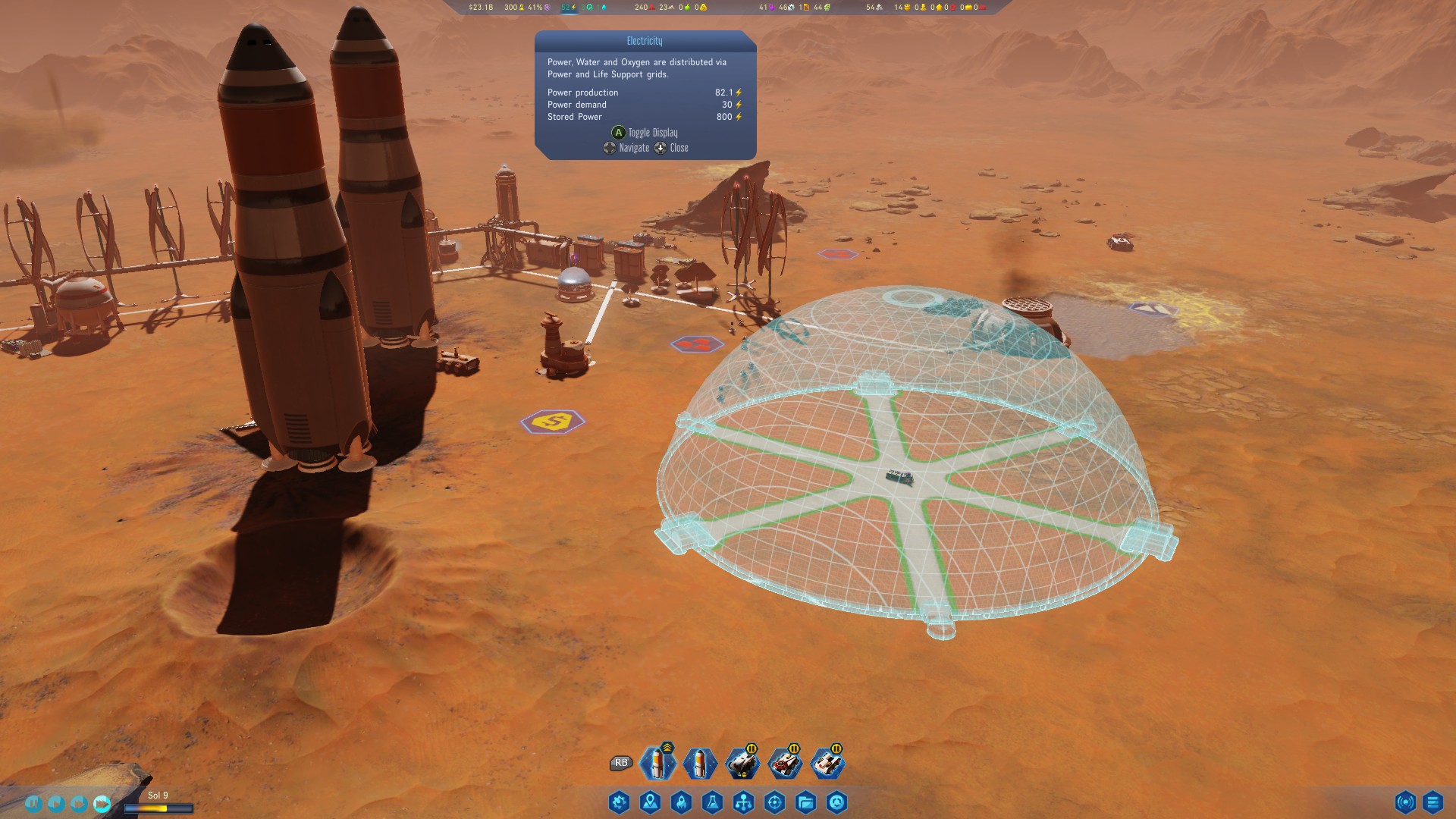Open the Research screen flask icon

click(x=714, y=802)
